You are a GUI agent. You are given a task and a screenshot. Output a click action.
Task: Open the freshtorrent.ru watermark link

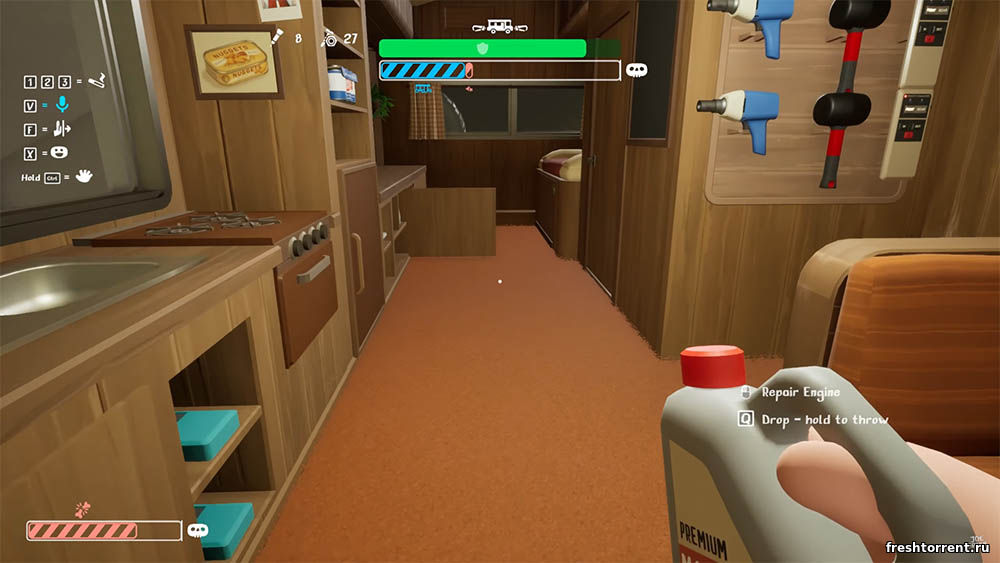click(938, 547)
